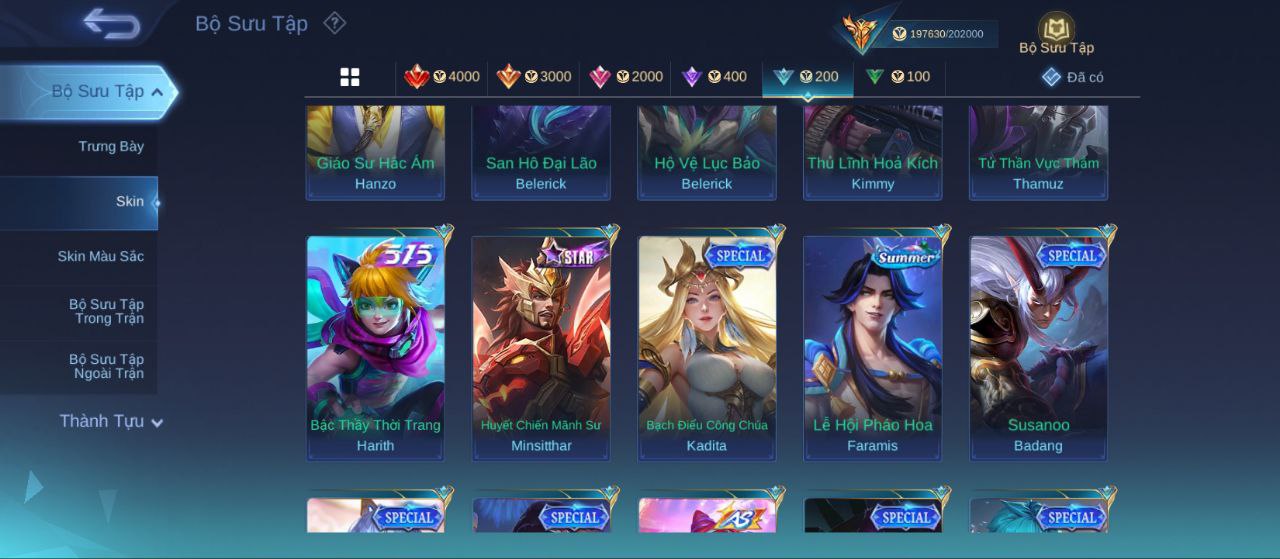
Task: Select Faramis's Lễ Hội Pháo Hoa skin
Action: [x=873, y=347]
